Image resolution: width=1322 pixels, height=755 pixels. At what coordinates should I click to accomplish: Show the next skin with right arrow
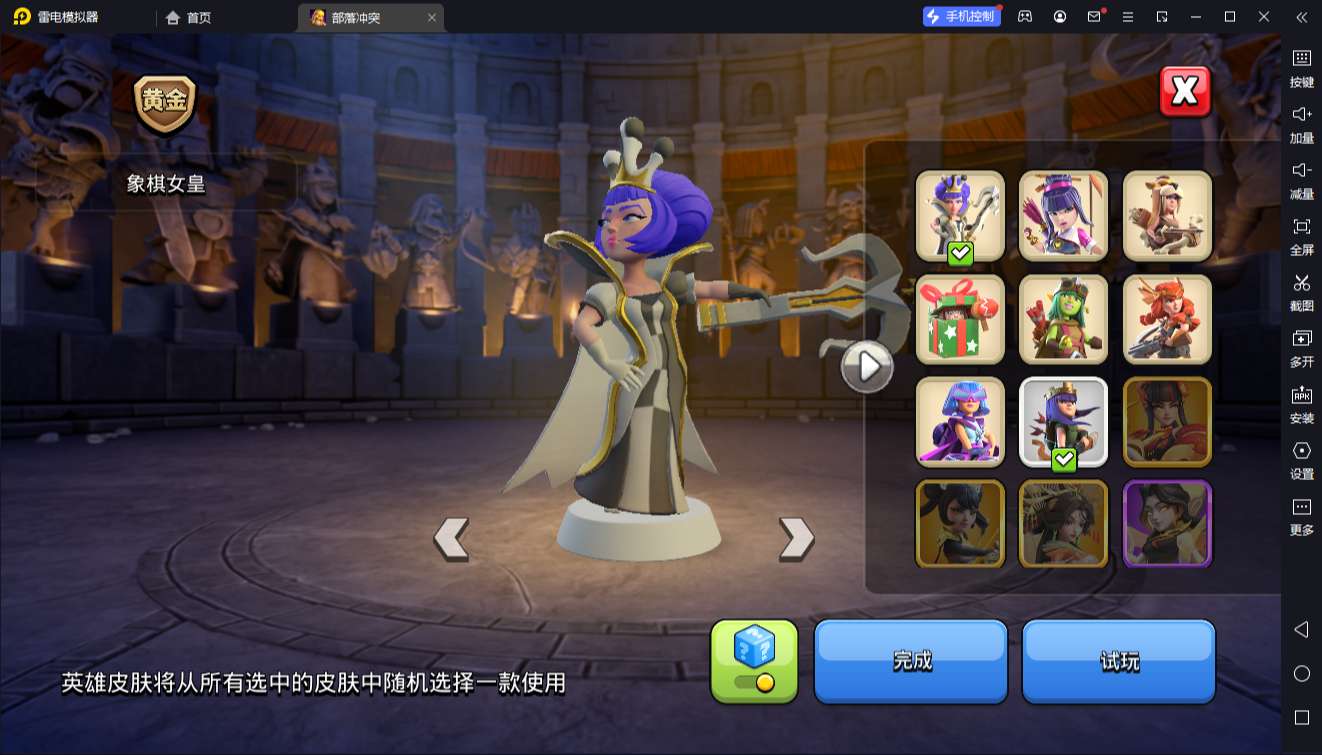point(796,538)
